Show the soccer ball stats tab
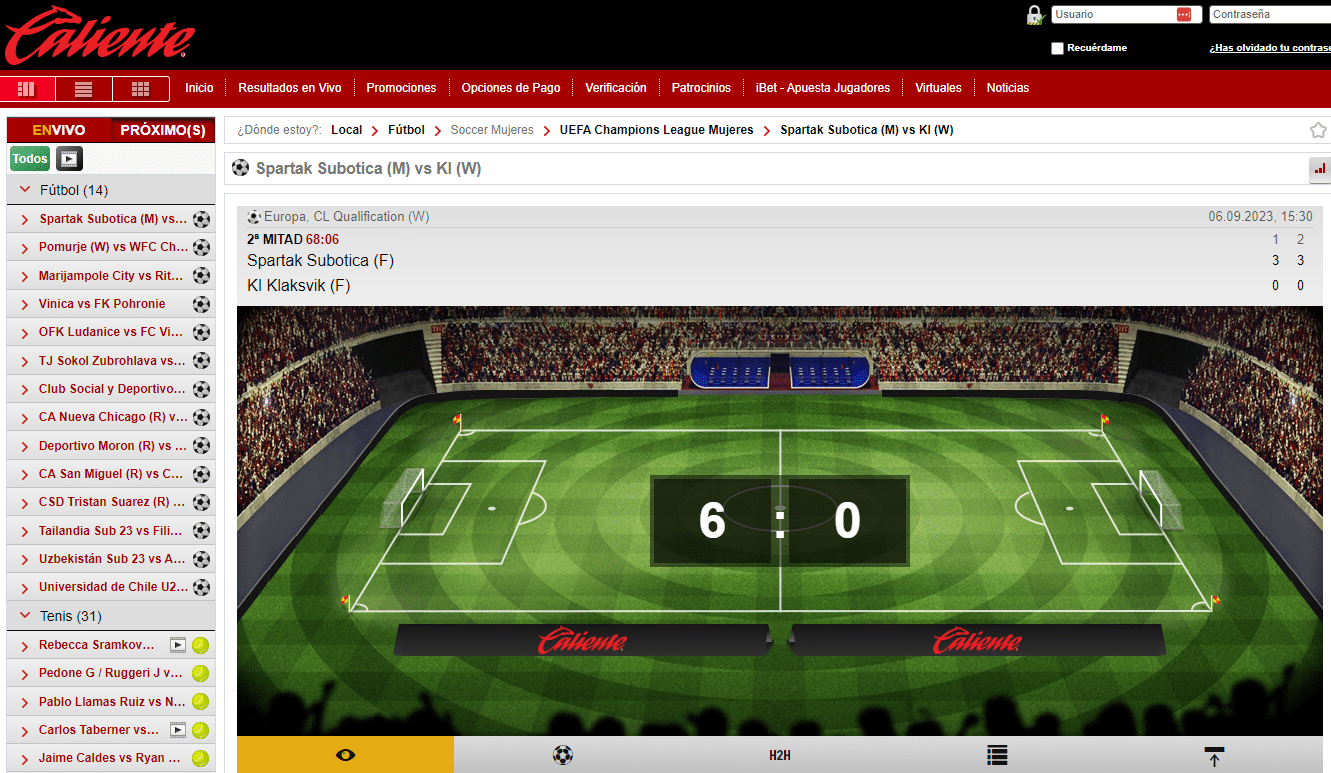This screenshot has width=1331, height=773. 562,755
